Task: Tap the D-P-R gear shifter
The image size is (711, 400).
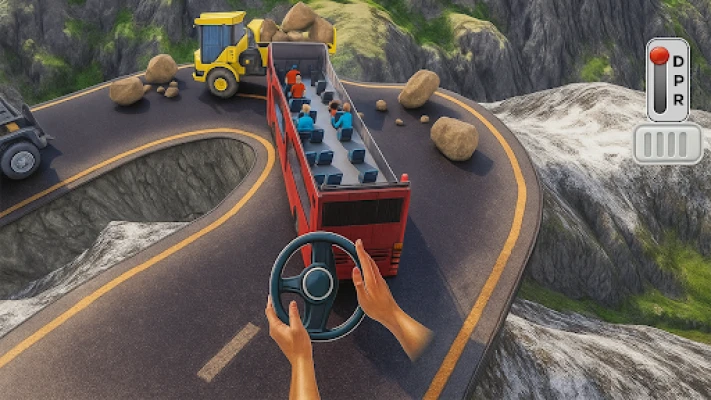Action: 667,80
